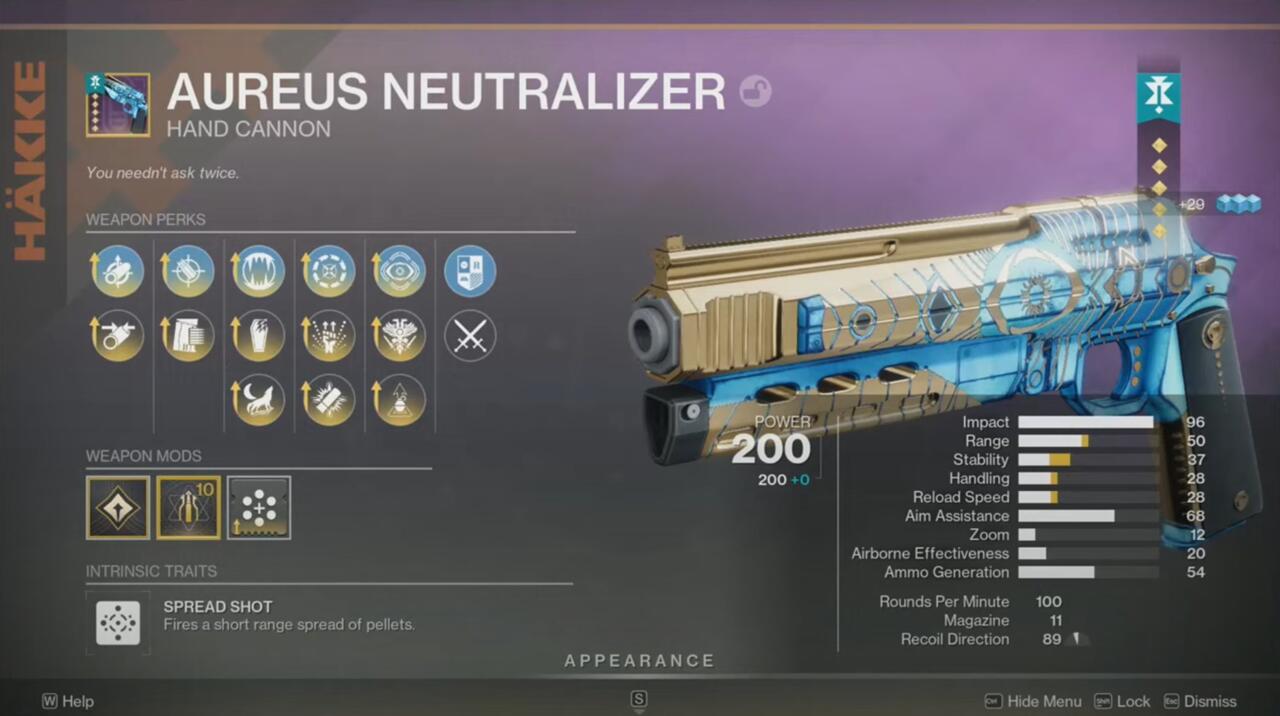This screenshot has height=716, width=1280.
Task: Select the pellet cluster weapon mod slot
Action: coord(259,507)
